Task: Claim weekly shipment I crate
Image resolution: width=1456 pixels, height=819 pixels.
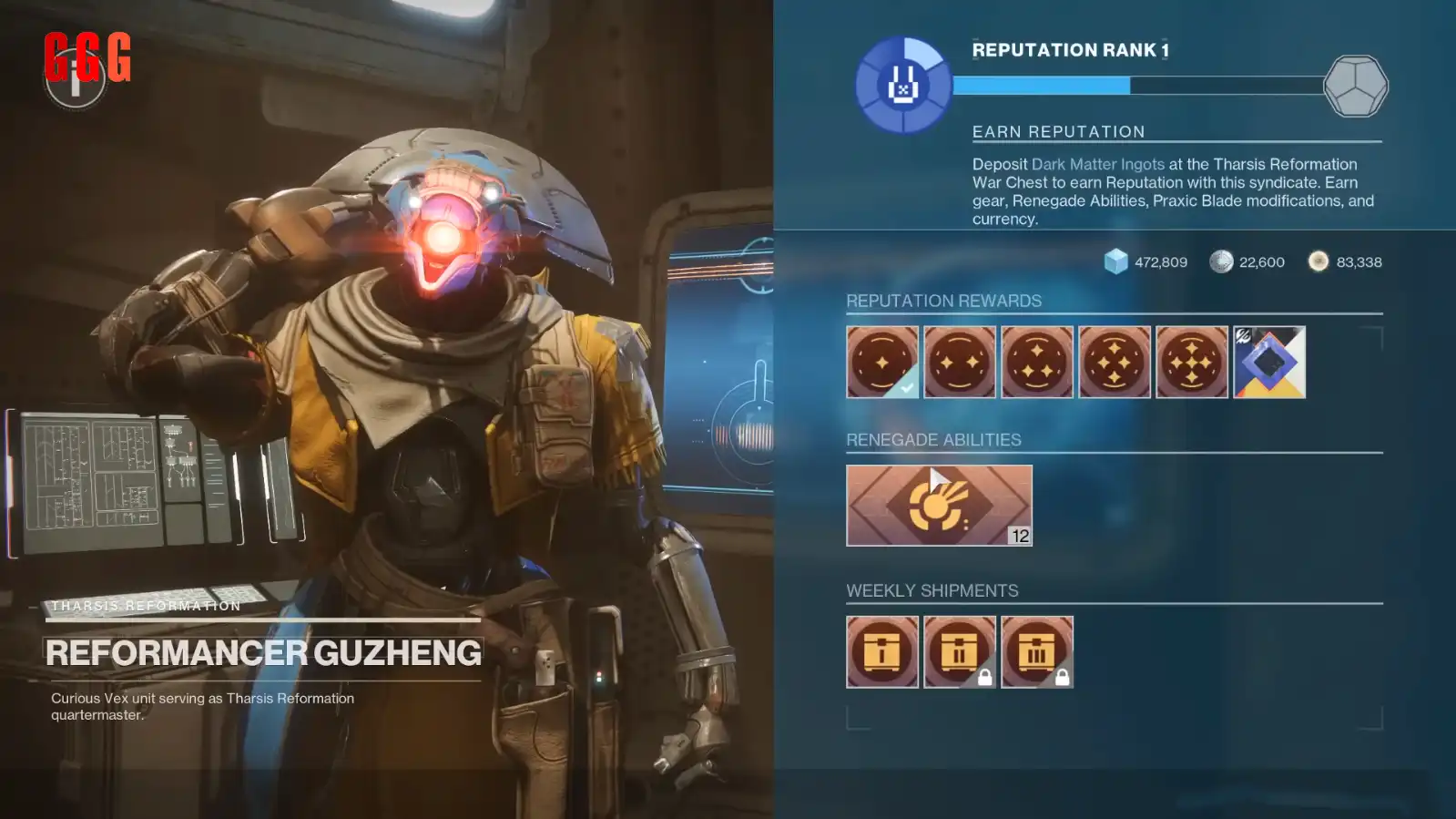Action: click(881, 651)
